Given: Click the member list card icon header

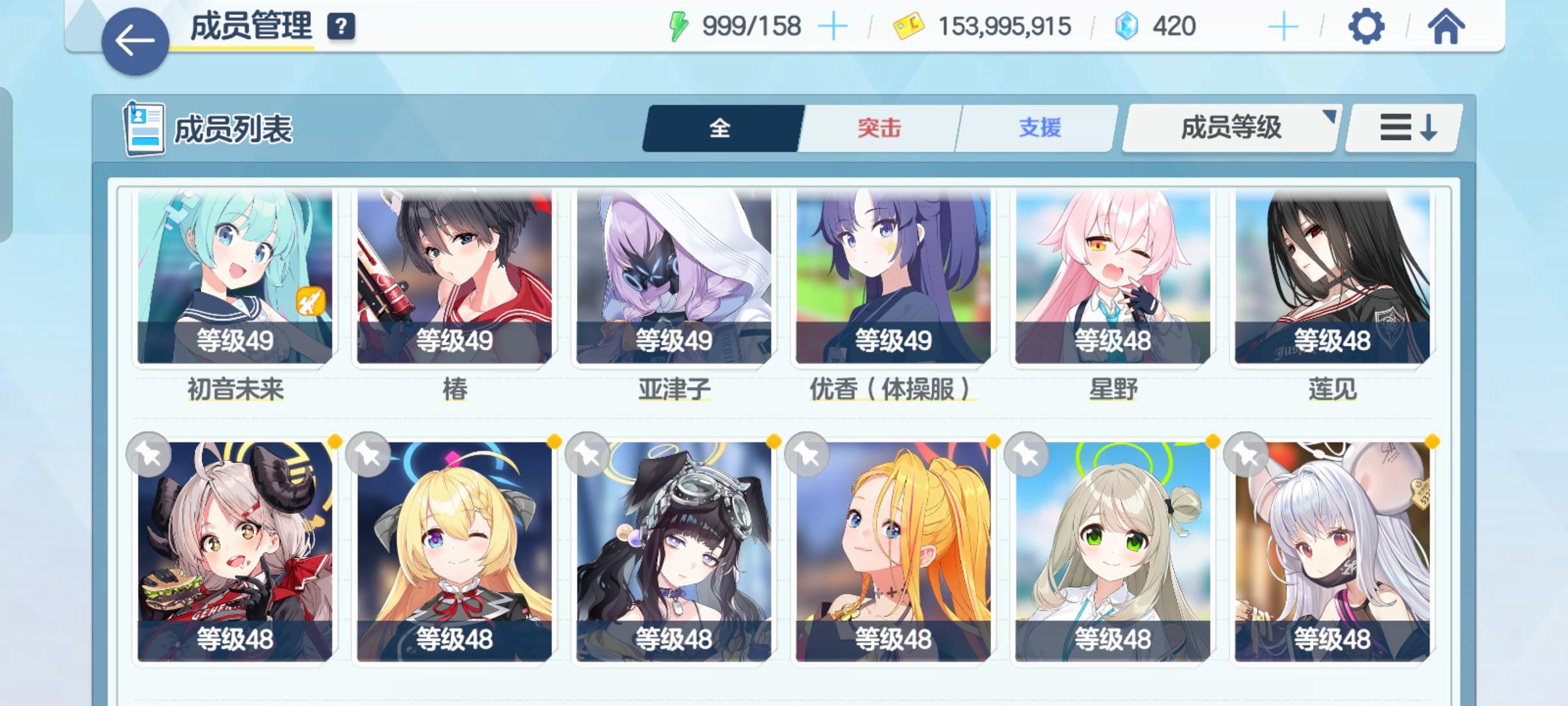Looking at the screenshot, I should [x=144, y=128].
